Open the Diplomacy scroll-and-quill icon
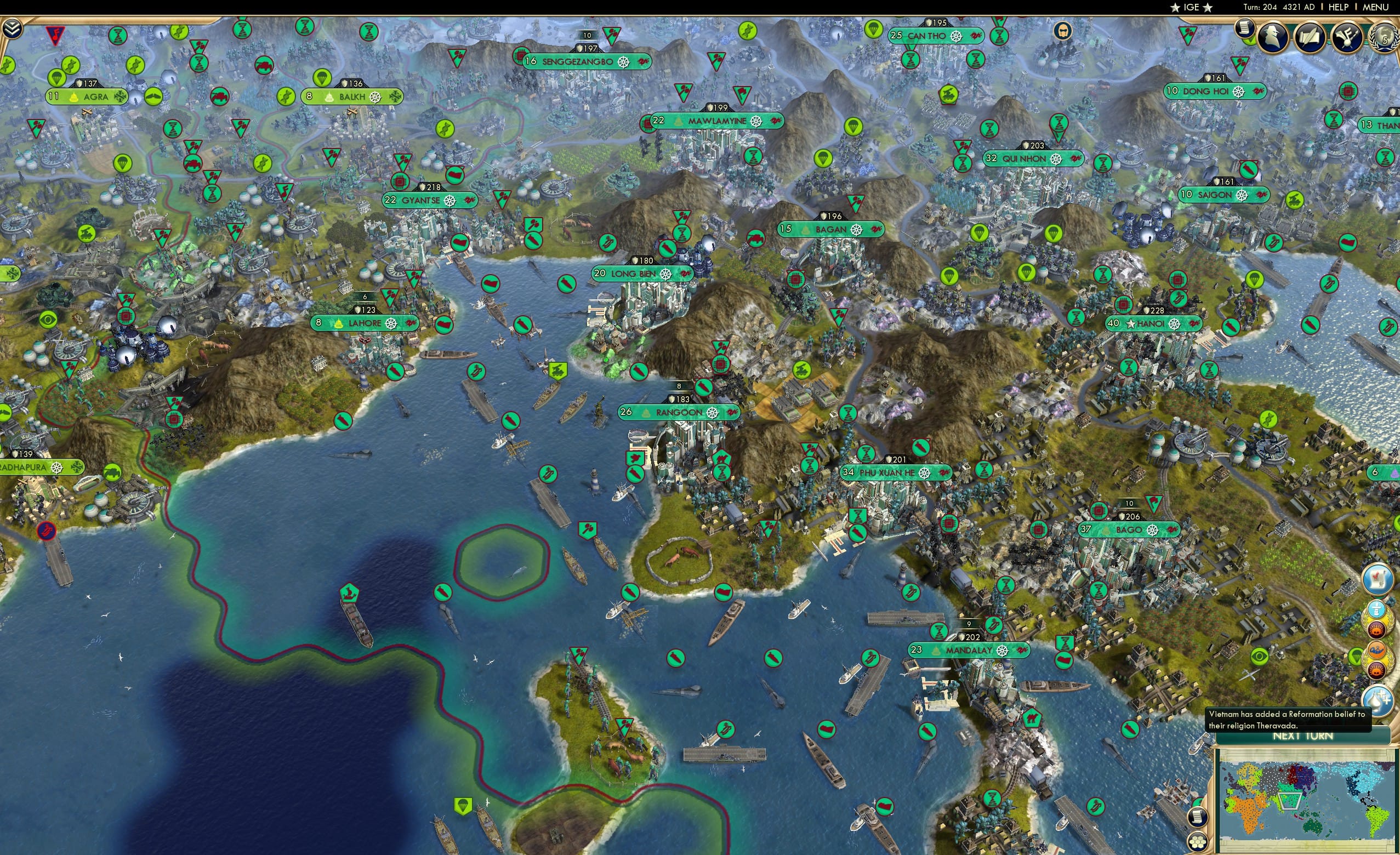Screen dimensions: 1400x855 click(1310, 37)
